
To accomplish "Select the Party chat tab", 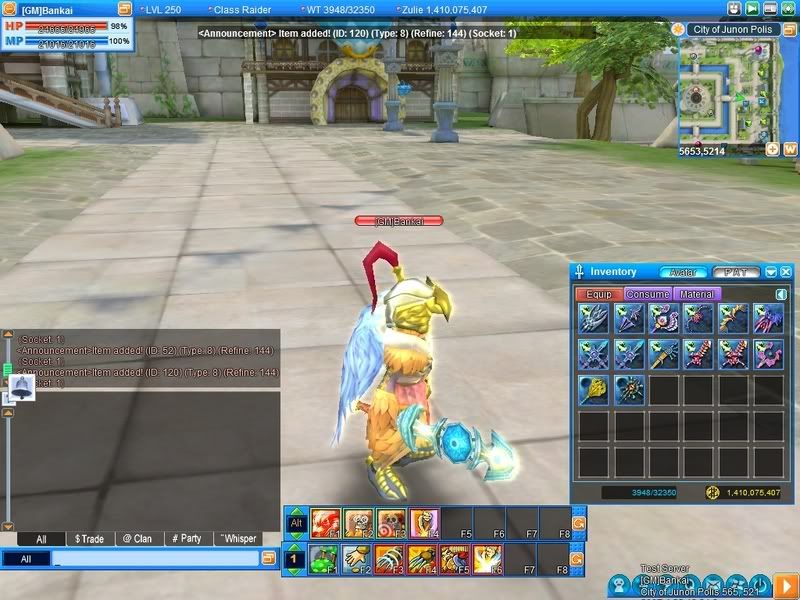I will (187, 539).
